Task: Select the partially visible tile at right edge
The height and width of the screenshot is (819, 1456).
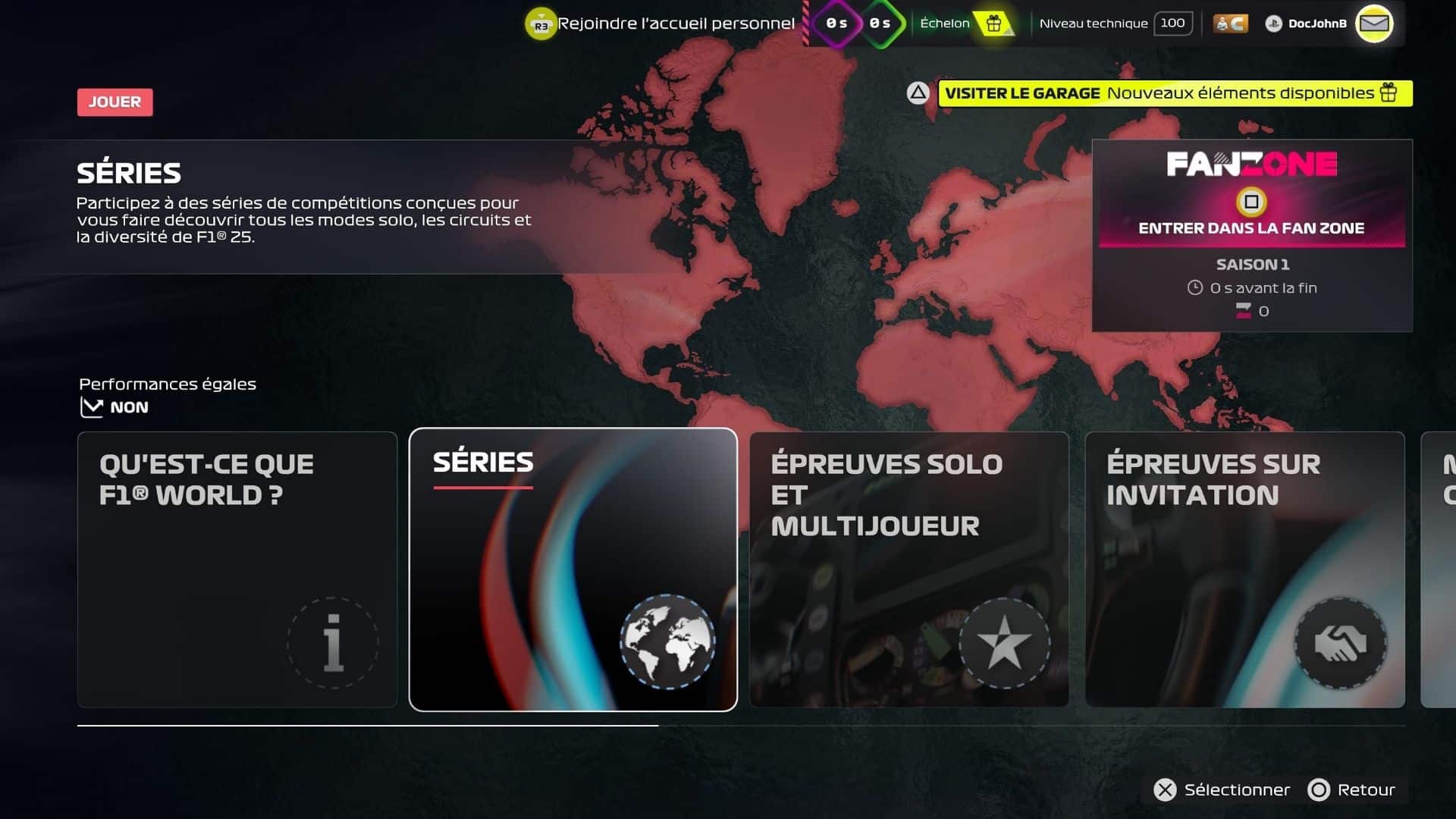Action: (1439, 570)
